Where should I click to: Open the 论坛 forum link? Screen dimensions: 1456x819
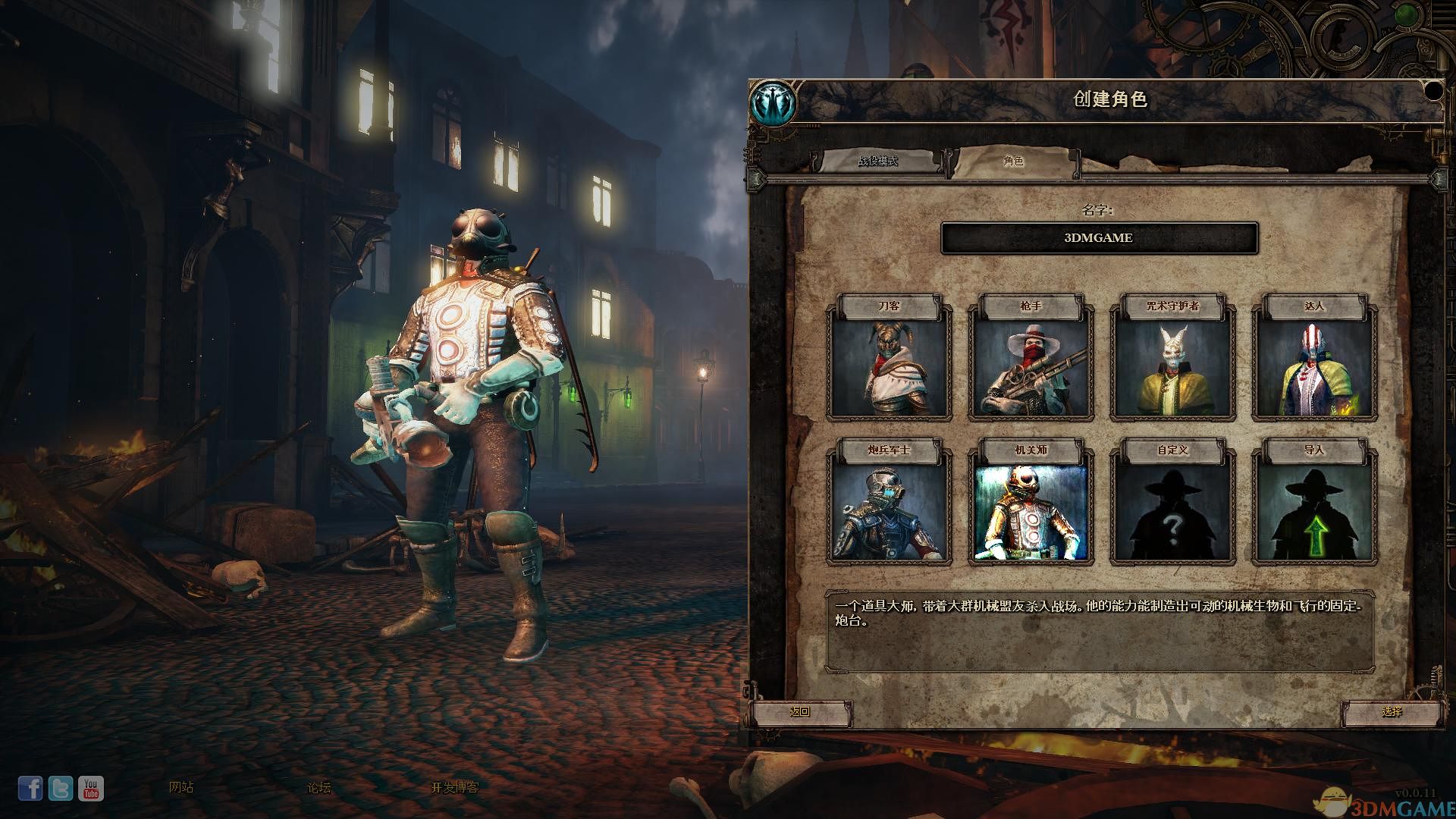click(318, 787)
